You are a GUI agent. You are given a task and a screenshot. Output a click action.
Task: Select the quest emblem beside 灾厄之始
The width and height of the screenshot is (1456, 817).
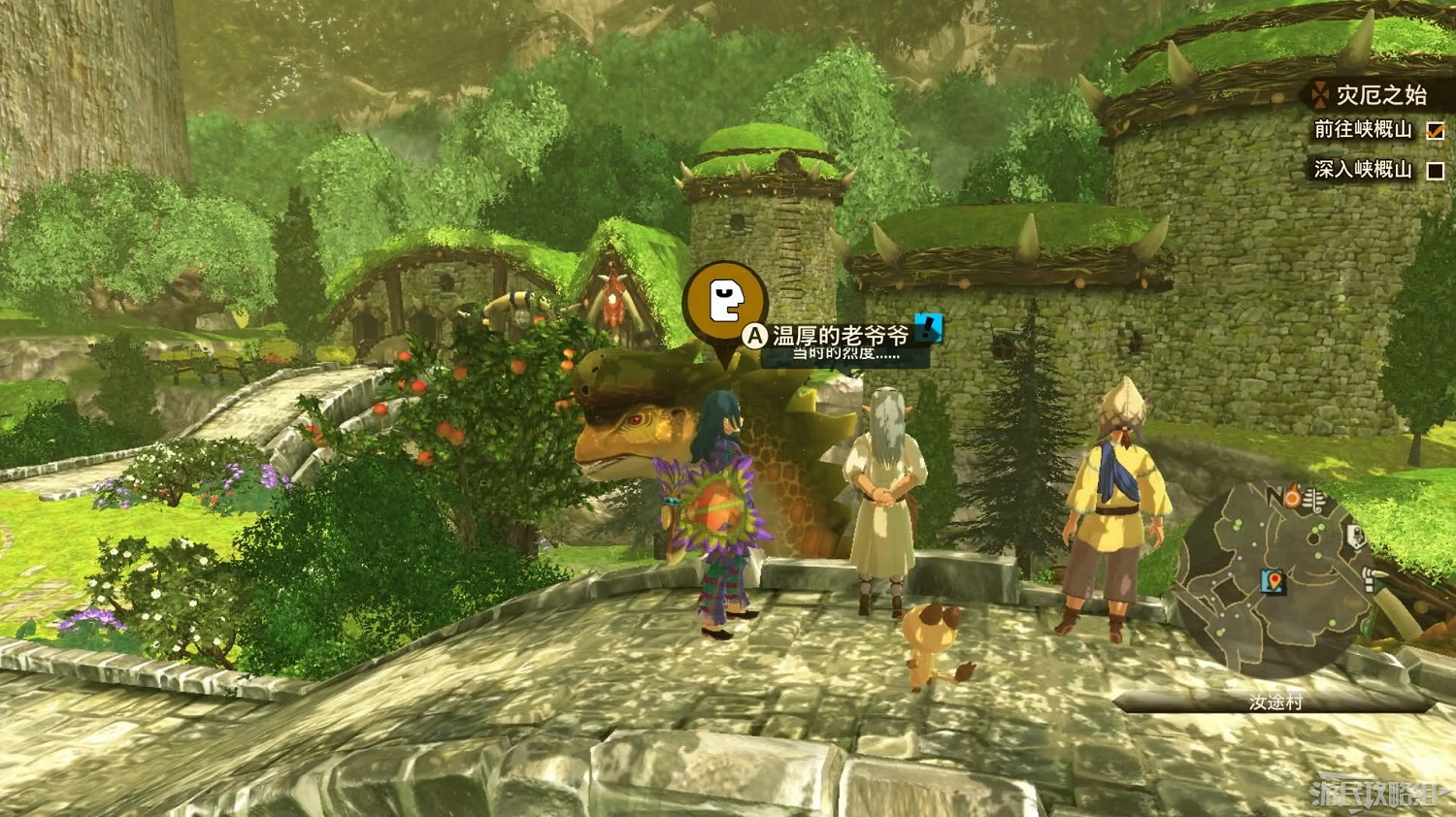click(1319, 95)
